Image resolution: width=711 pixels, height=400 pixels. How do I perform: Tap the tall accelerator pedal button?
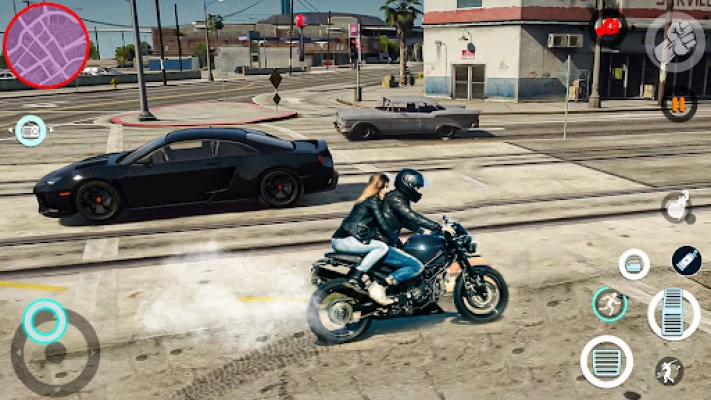(673, 313)
